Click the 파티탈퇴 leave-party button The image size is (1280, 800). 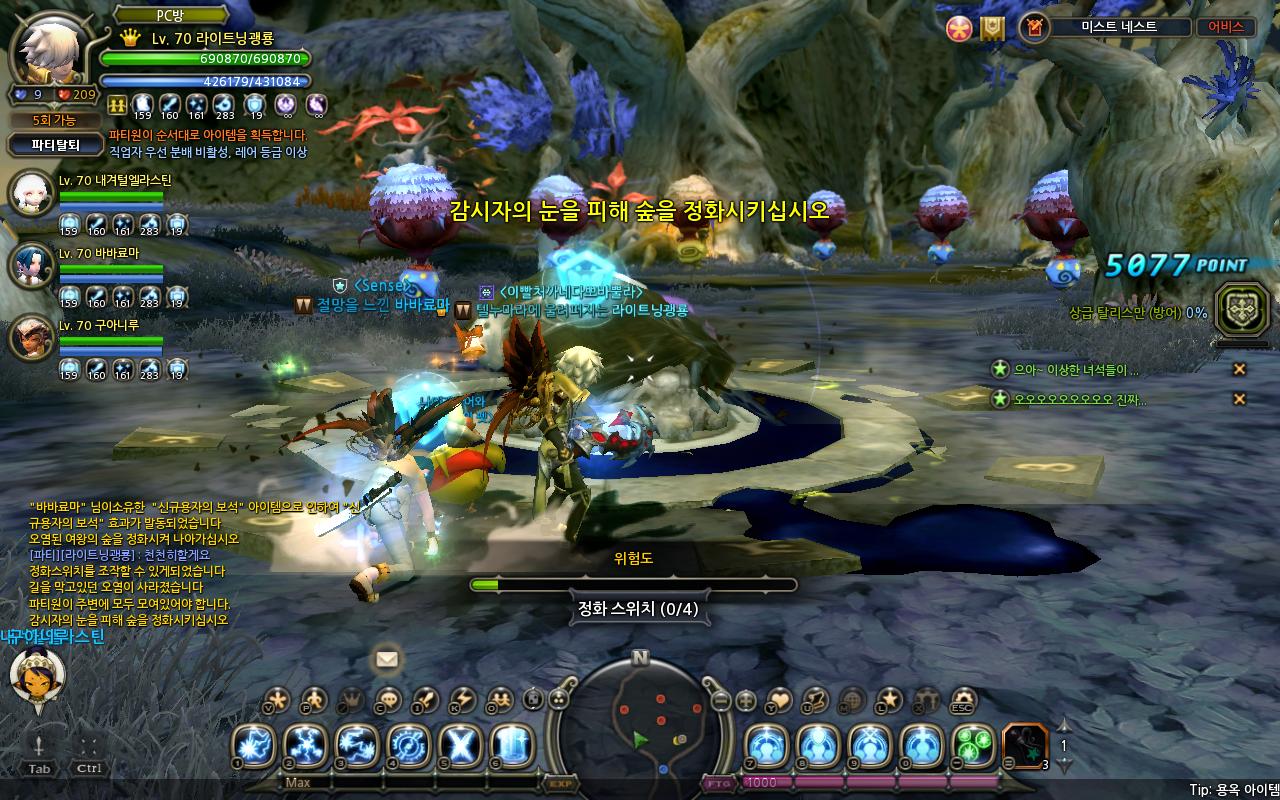pyautogui.click(x=54, y=145)
